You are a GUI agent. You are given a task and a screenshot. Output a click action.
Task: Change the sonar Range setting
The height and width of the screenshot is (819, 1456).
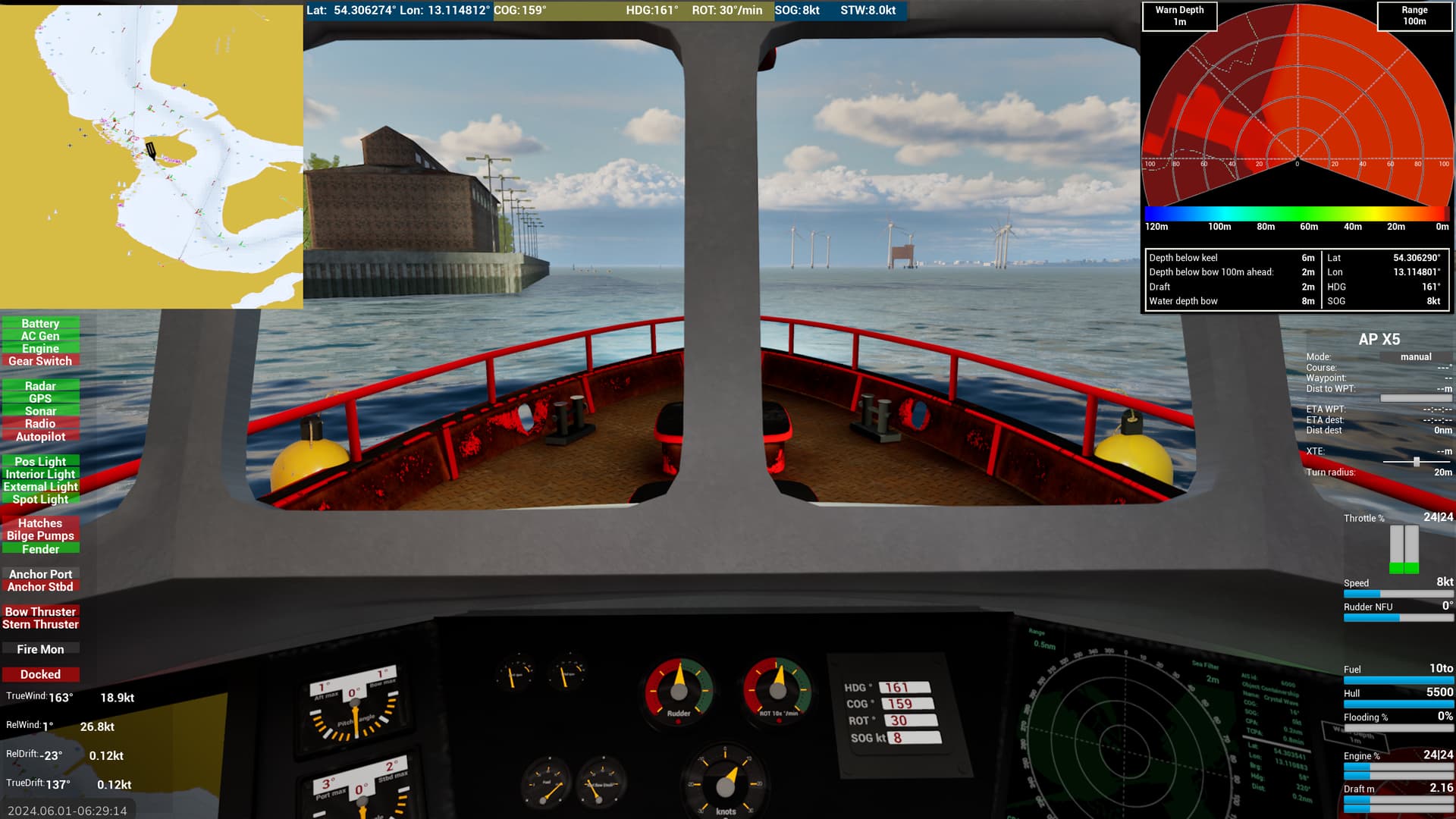[x=1414, y=16]
